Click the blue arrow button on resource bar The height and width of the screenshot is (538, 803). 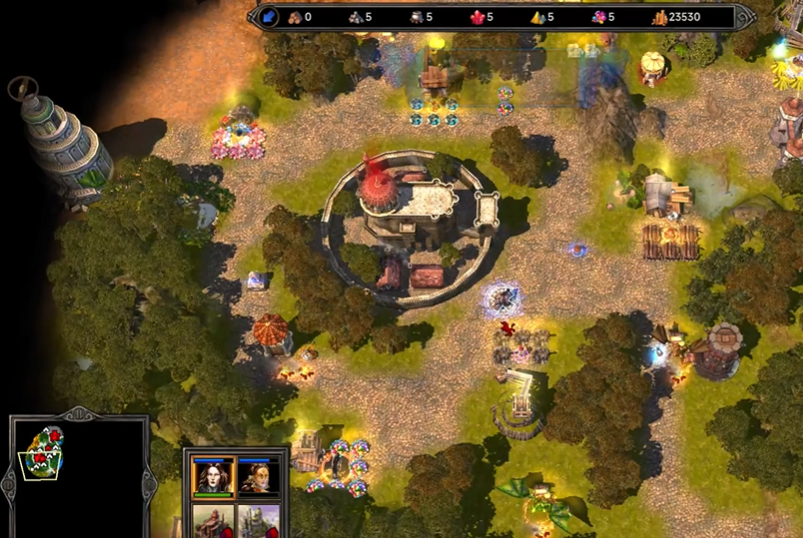tap(269, 17)
